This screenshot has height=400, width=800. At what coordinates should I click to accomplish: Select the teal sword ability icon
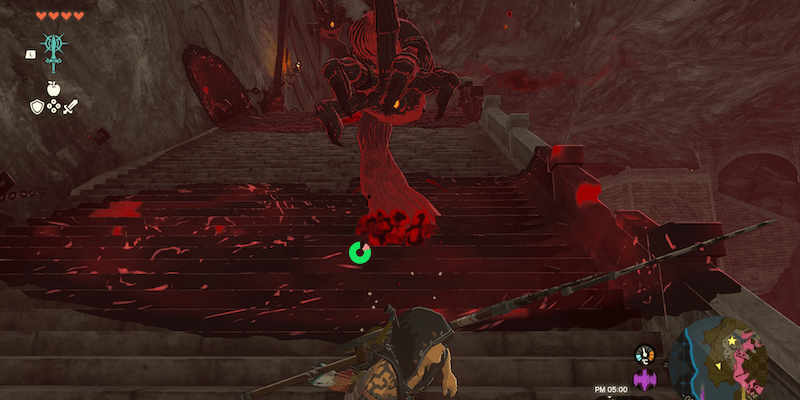coord(53,50)
